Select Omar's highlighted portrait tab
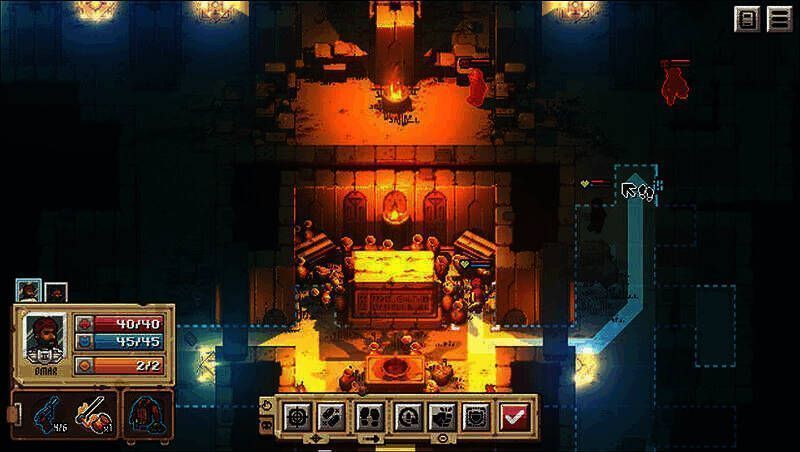Screen dimensions: 800x452 pos(27,291)
